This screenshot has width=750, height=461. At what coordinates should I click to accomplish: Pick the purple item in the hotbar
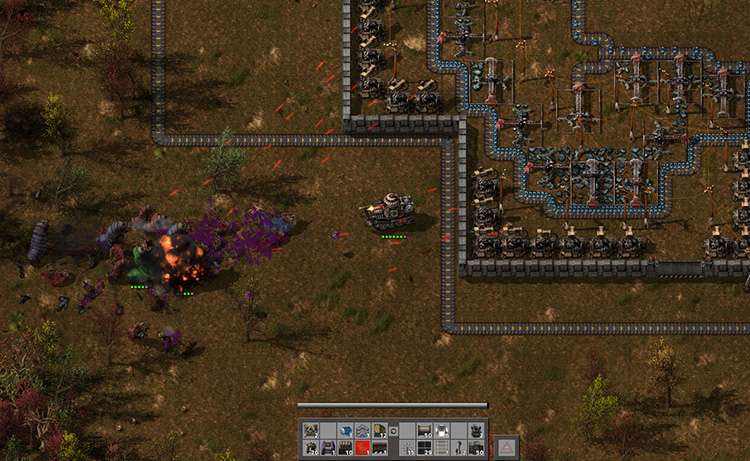327,446
